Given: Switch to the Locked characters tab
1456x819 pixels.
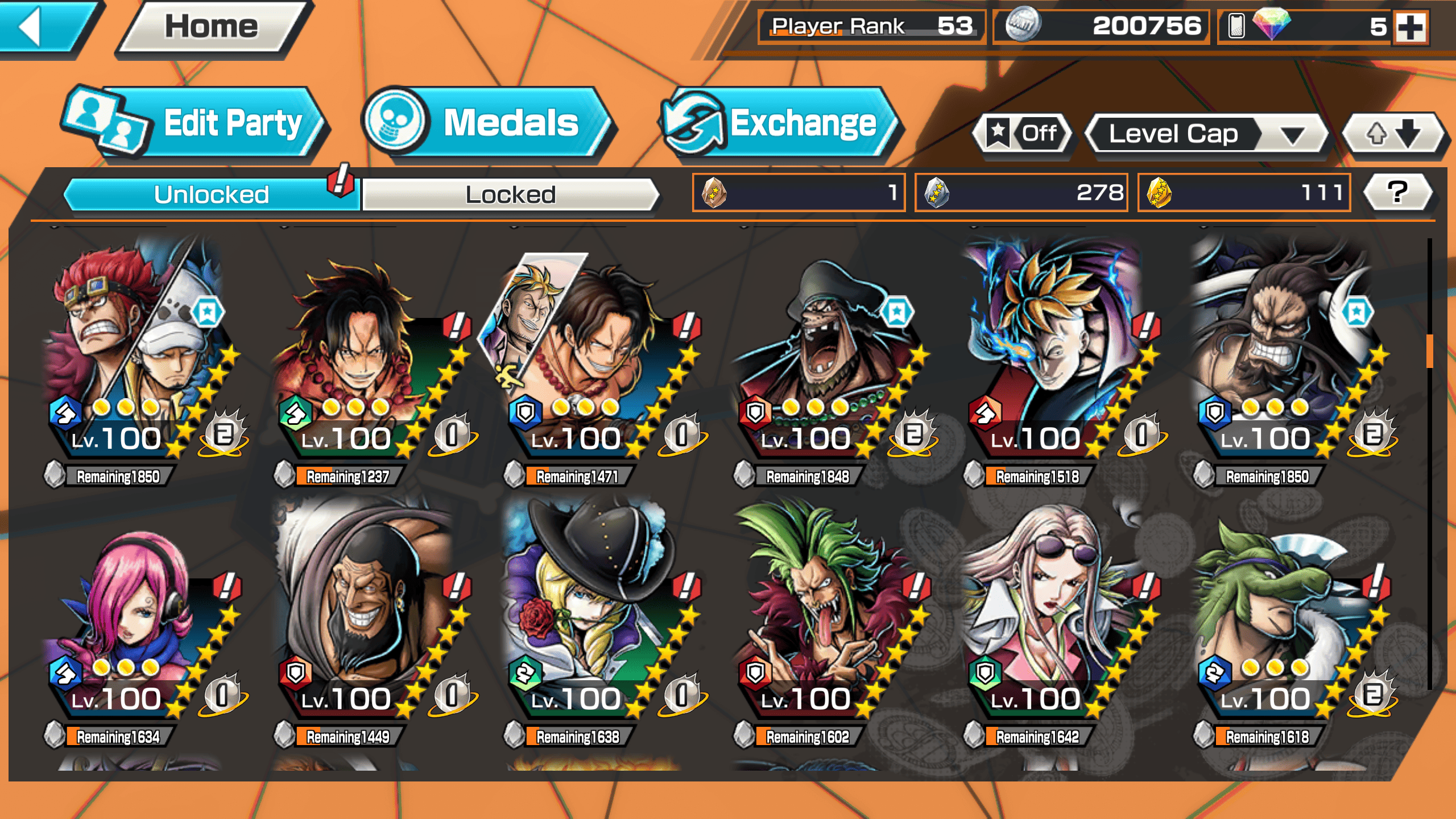Looking at the screenshot, I should 510,195.
